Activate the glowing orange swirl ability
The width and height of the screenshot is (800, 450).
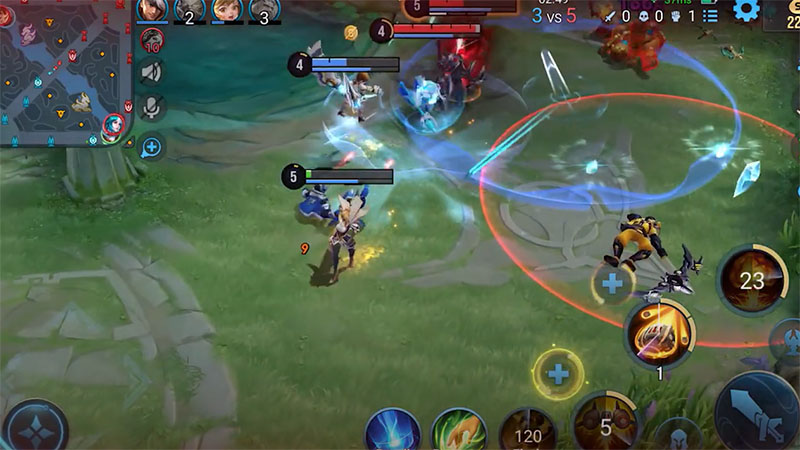click(x=660, y=334)
